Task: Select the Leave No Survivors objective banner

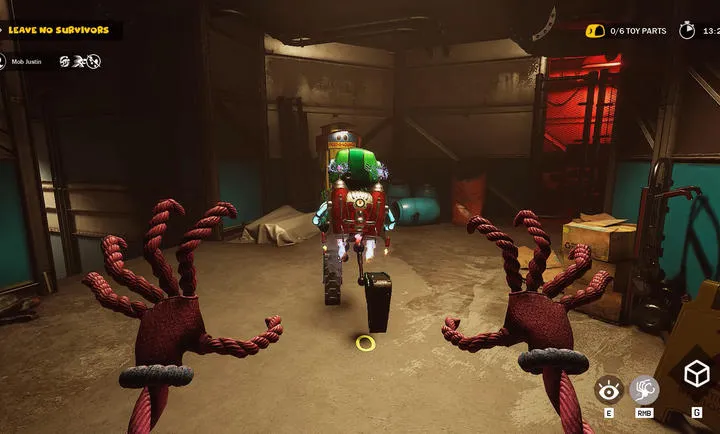Action: (x=60, y=30)
